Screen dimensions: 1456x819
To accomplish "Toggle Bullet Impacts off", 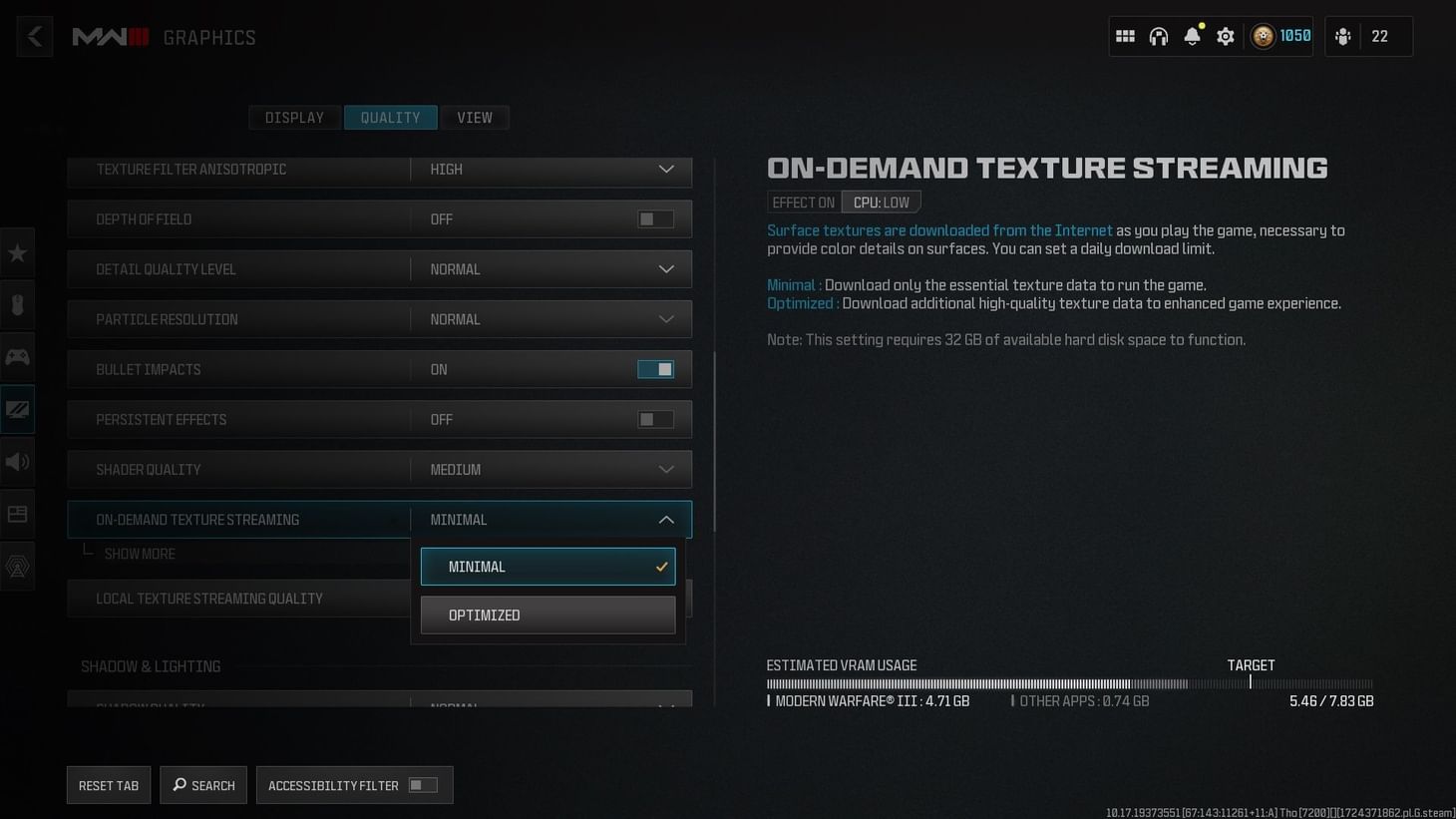I will (655, 369).
